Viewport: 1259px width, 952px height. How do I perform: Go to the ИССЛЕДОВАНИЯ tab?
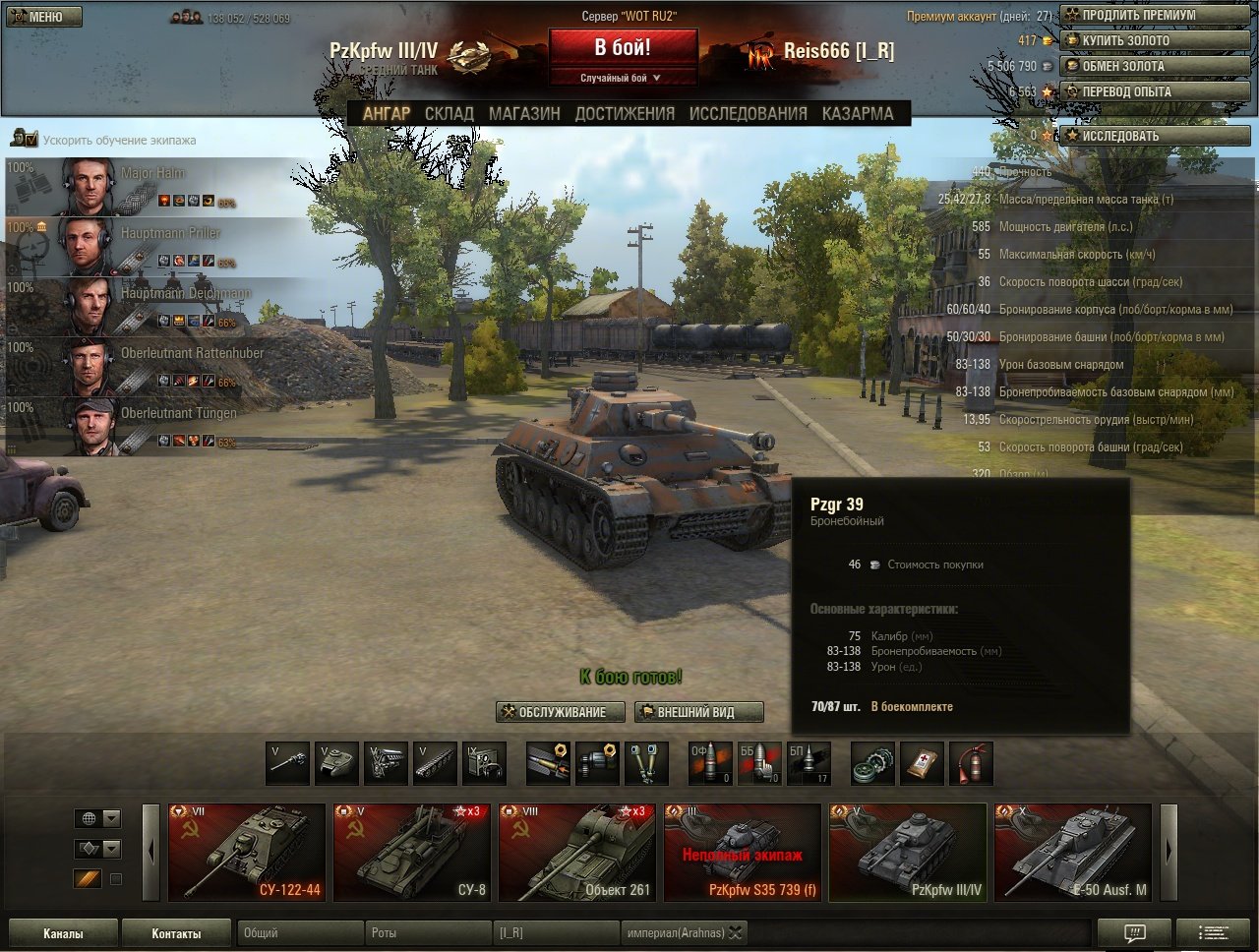tap(748, 113)
